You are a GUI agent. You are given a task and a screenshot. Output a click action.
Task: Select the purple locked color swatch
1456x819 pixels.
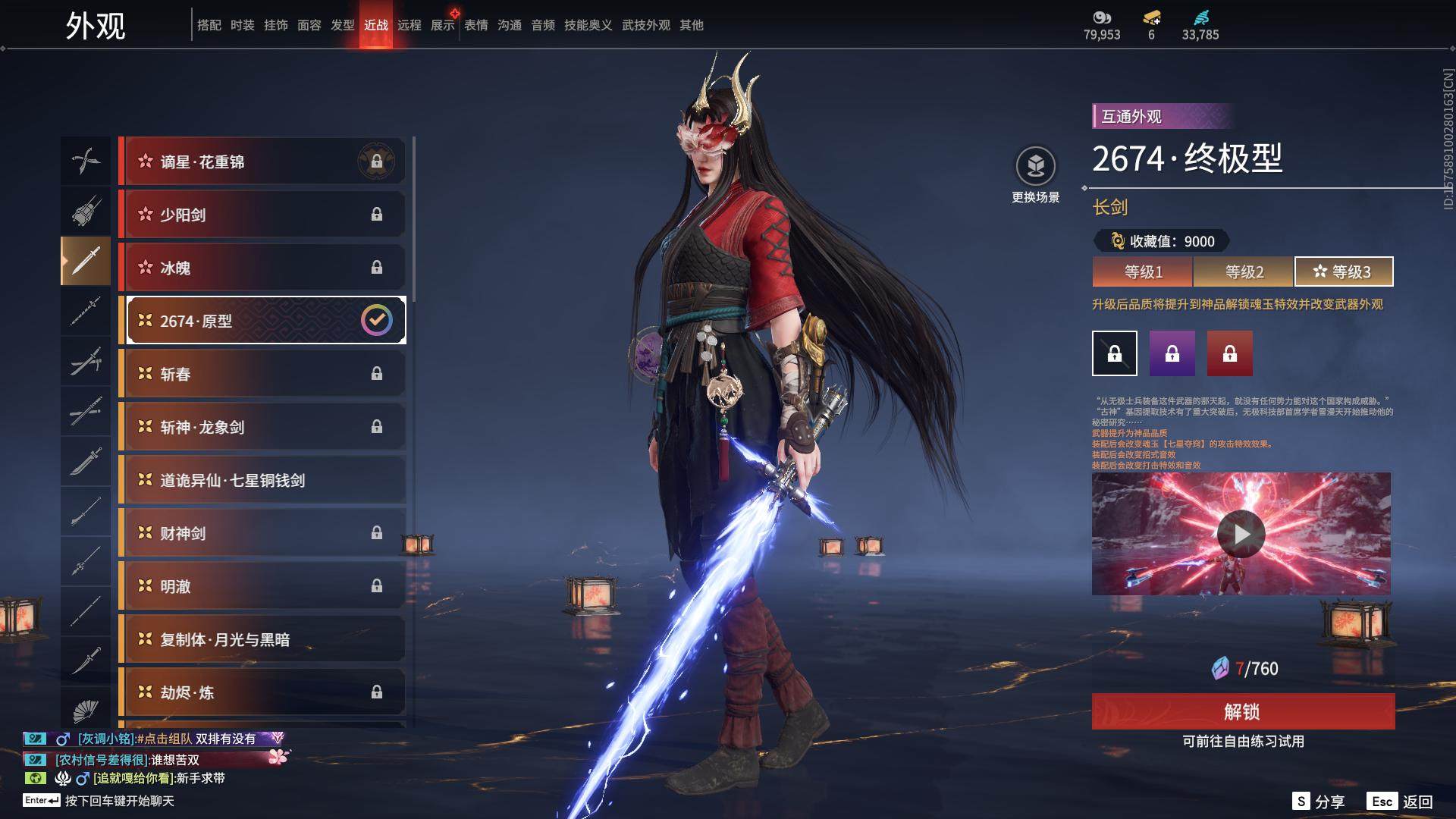[x=1172, y=353]
